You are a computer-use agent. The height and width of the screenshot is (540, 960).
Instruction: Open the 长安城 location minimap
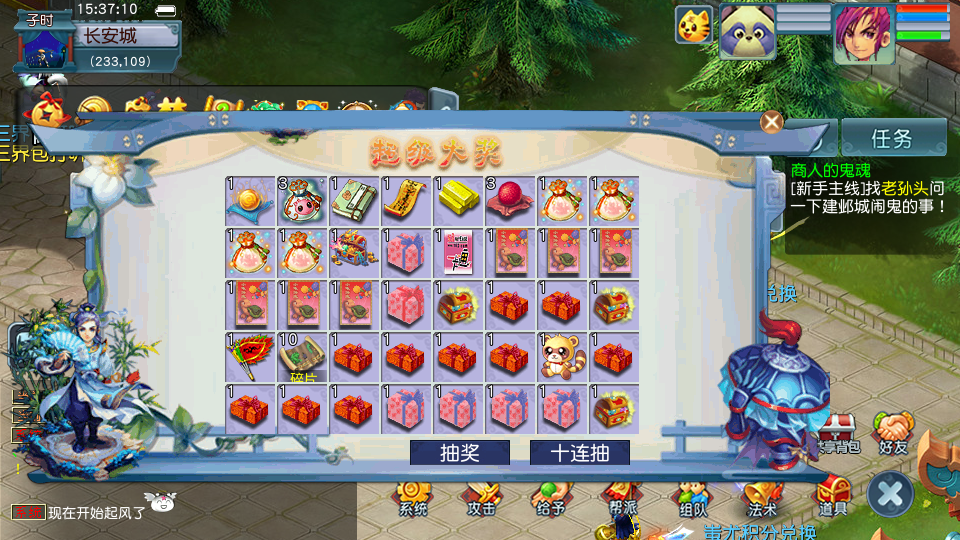[110, 36]
